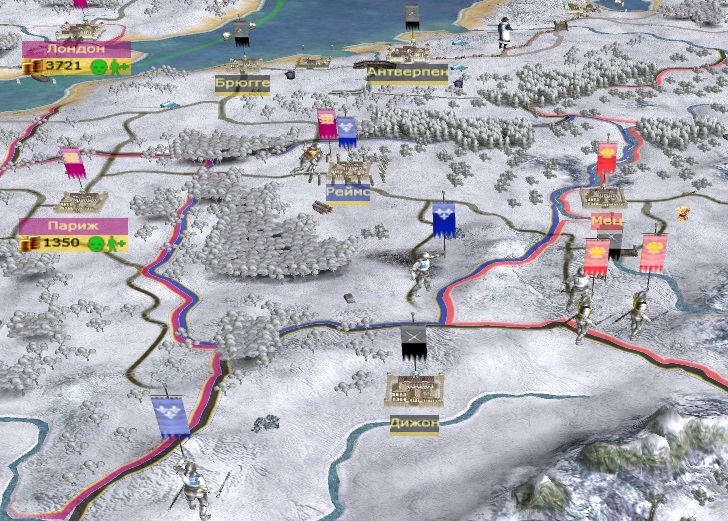Click the Брюгге city name label
The width and height of the screenshot is (728, 521).
pos(242,84)
